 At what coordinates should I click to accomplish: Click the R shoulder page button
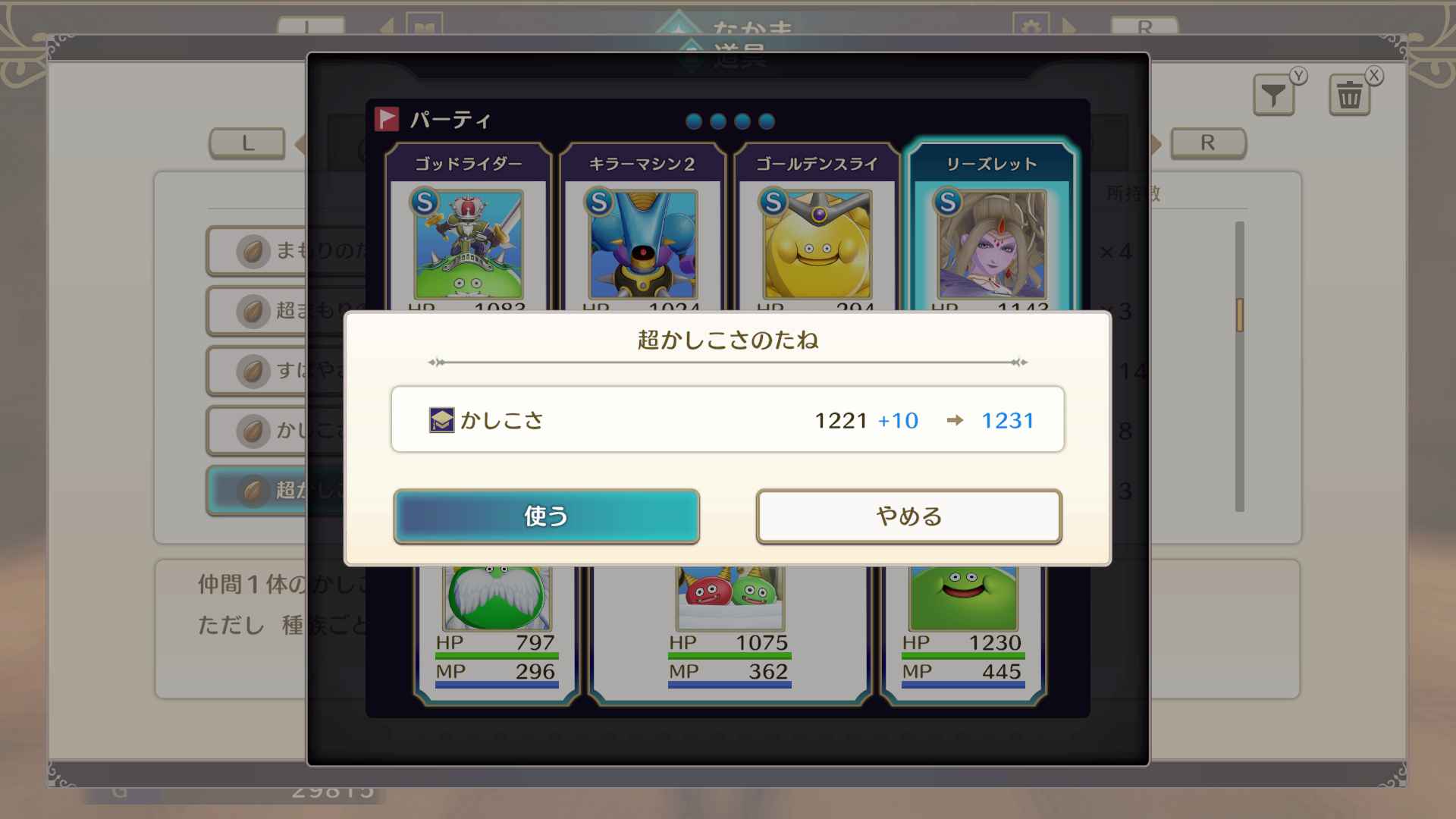(1207, 143)
